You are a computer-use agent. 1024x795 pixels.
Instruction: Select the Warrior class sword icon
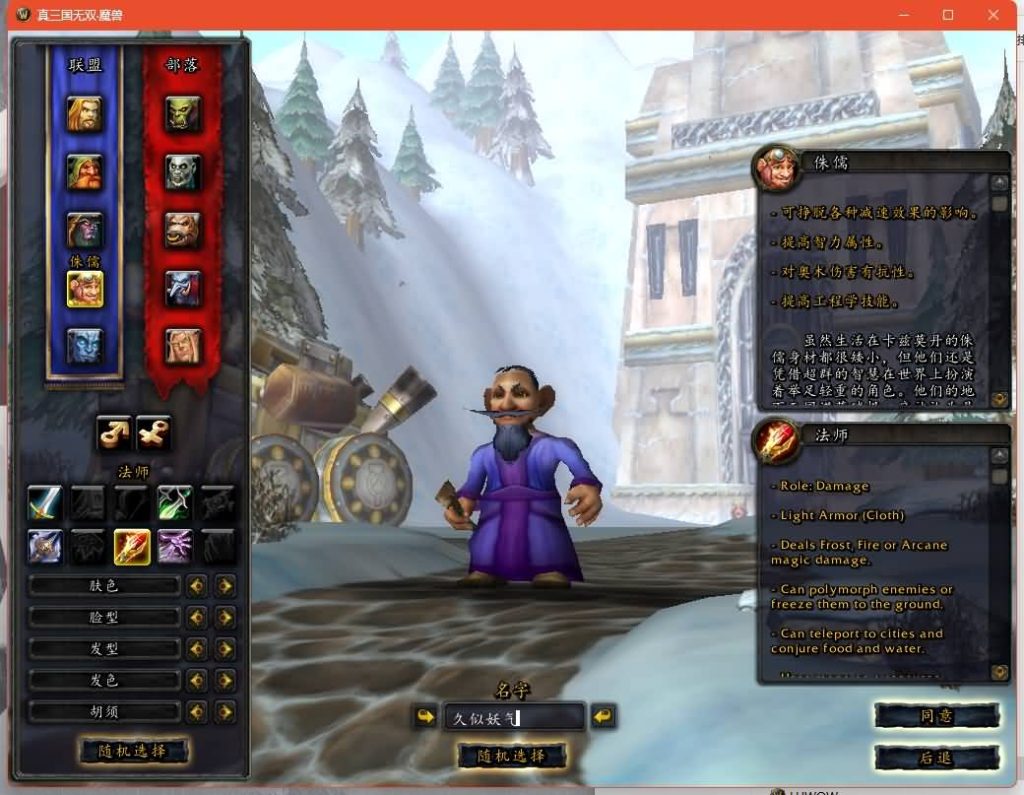(45, 502)
